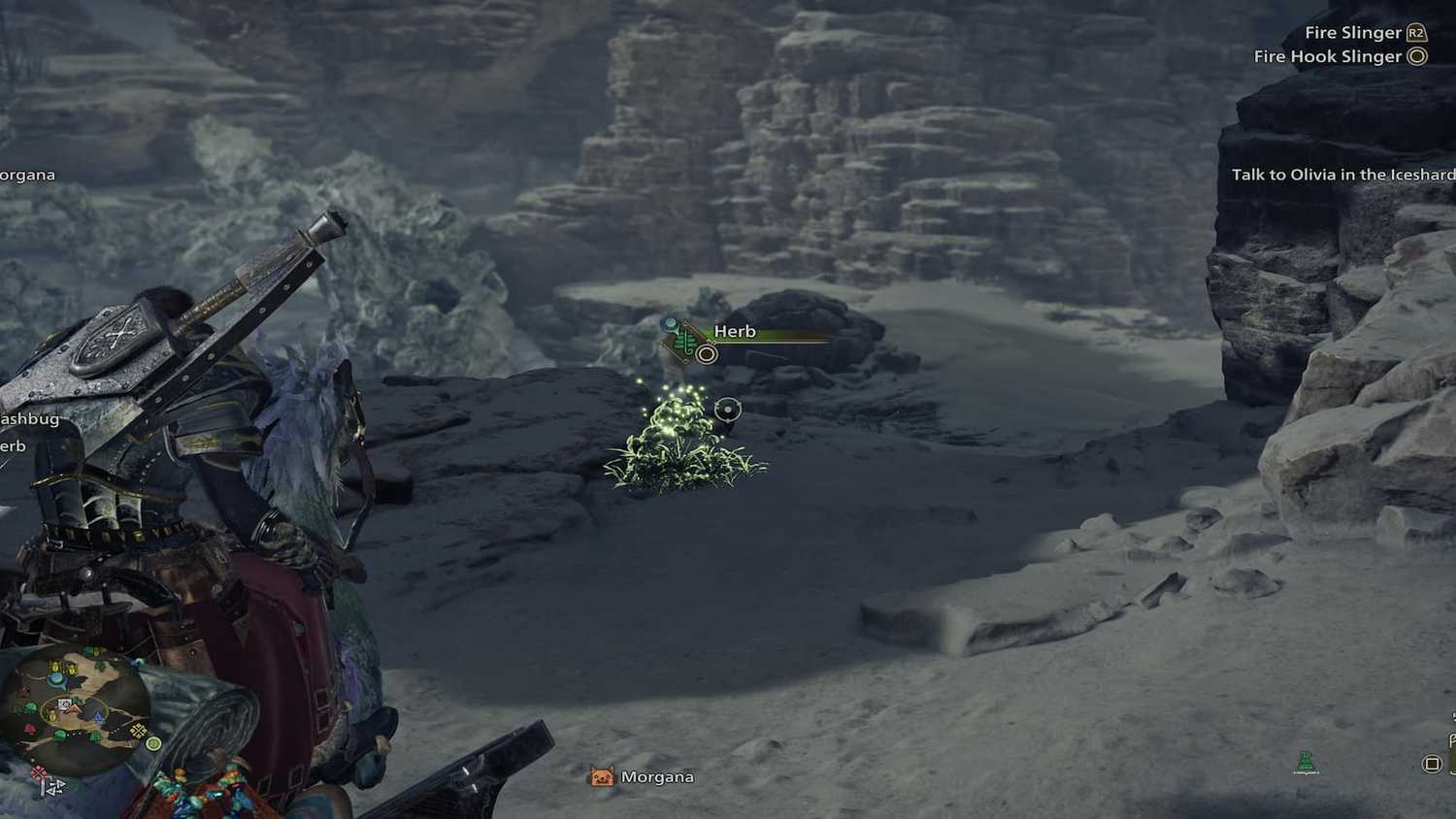The width and height of the screenshot is (1456, 819).
Task: Click the white crossed-swords marker on the minimap
Action: pos(64,704)
